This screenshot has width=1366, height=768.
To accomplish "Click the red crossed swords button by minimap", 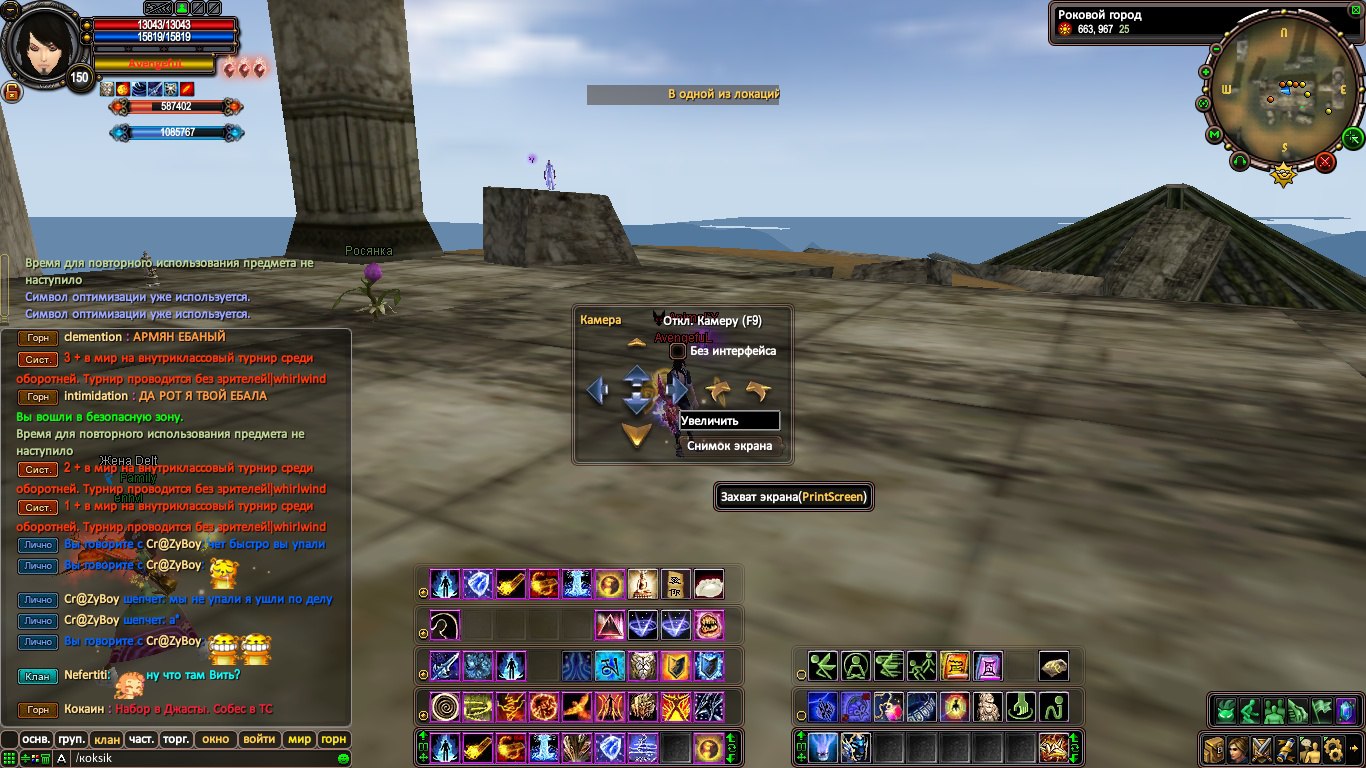I will (1326, 161).
